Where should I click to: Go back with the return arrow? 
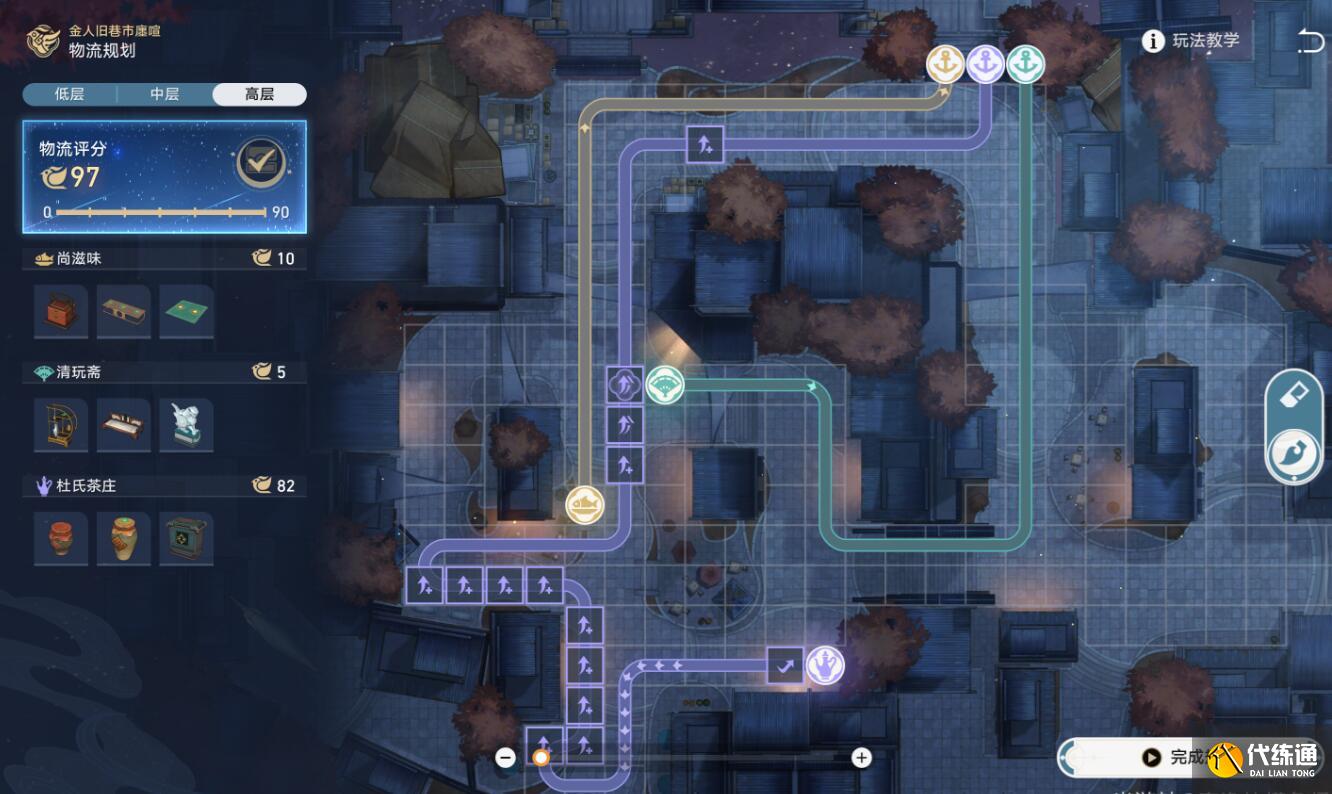pos(1309,41)
